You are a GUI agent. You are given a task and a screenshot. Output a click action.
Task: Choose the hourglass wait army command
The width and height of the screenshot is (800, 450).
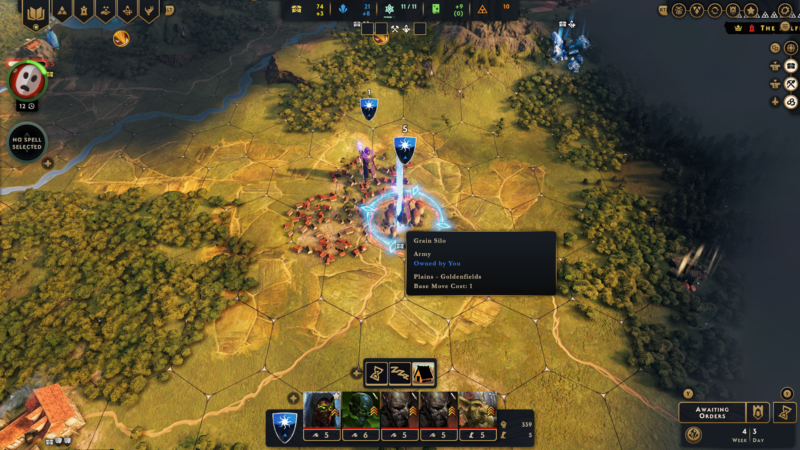click(x=376, y=373)
